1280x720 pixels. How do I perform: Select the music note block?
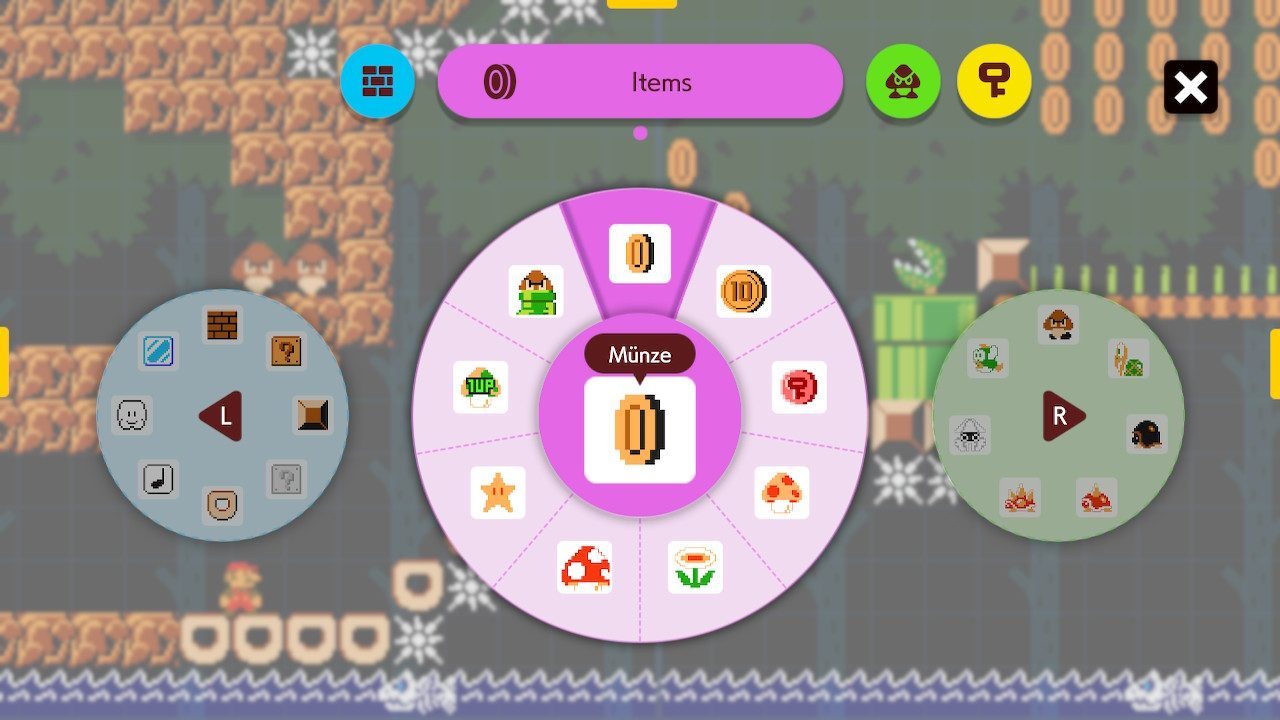[157, 479]
